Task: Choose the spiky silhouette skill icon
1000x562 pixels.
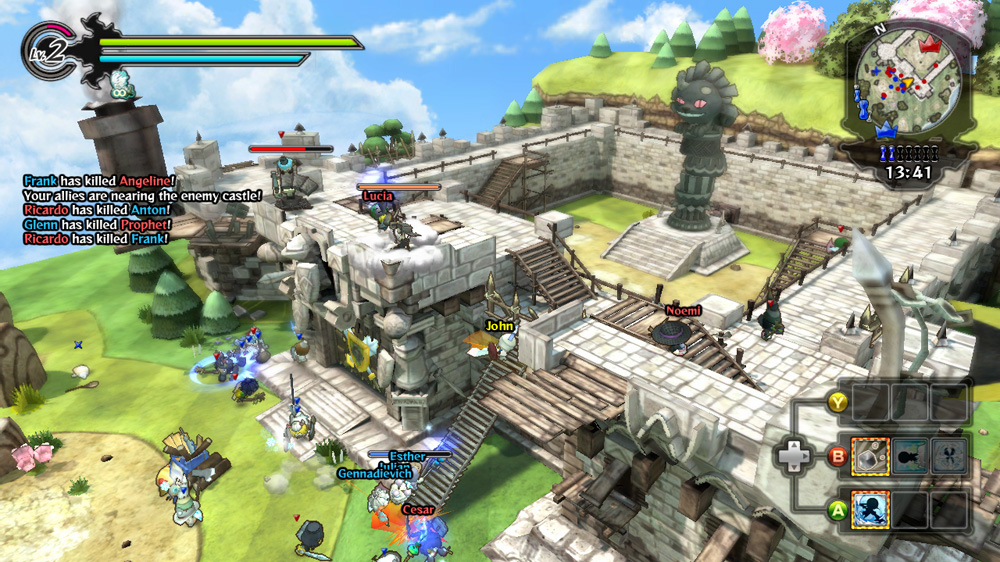Action: click(909, 456)
